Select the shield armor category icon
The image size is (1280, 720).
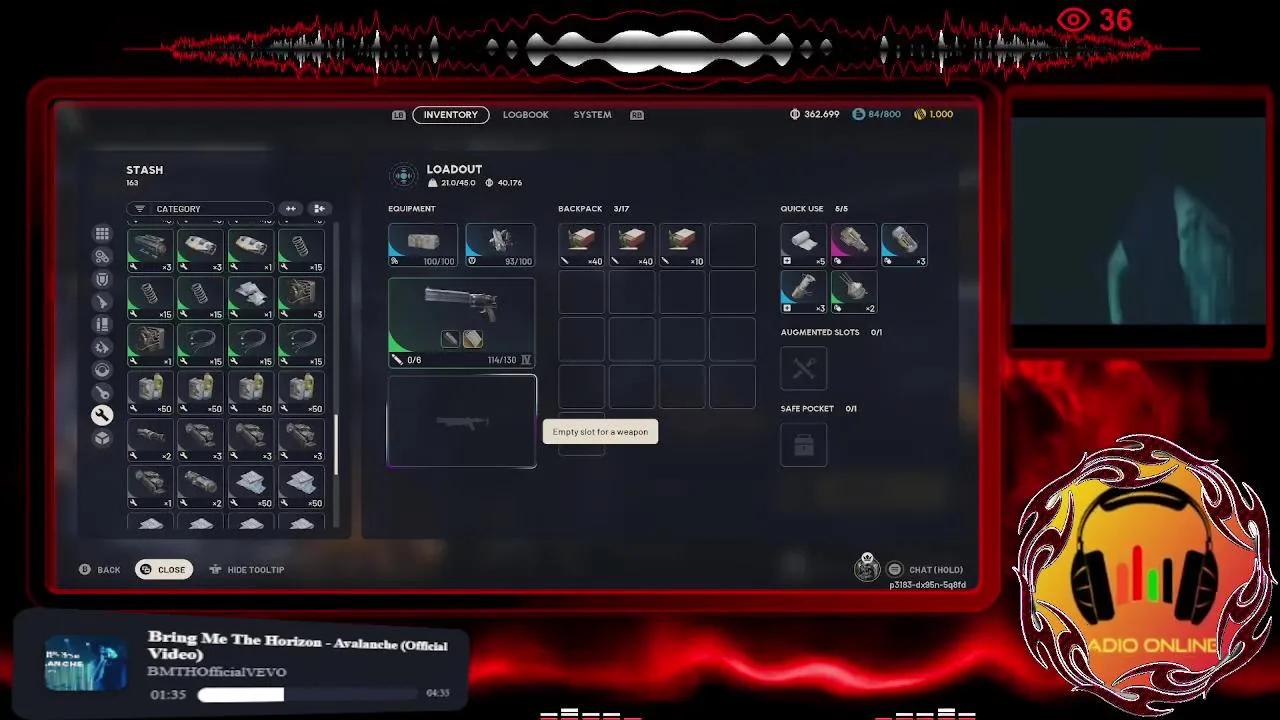[102, 278]
